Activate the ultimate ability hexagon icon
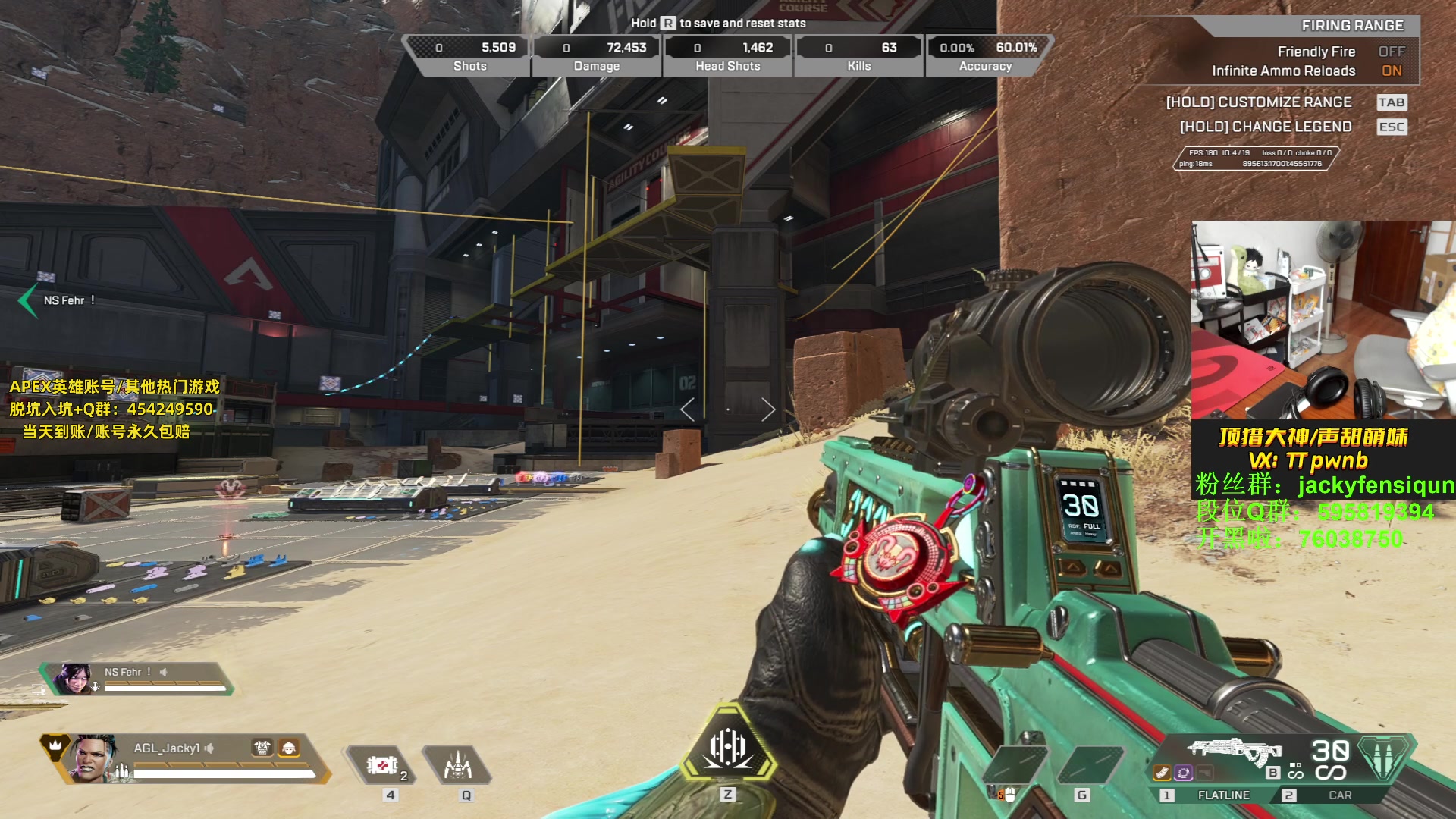 [x=728, y=747]
